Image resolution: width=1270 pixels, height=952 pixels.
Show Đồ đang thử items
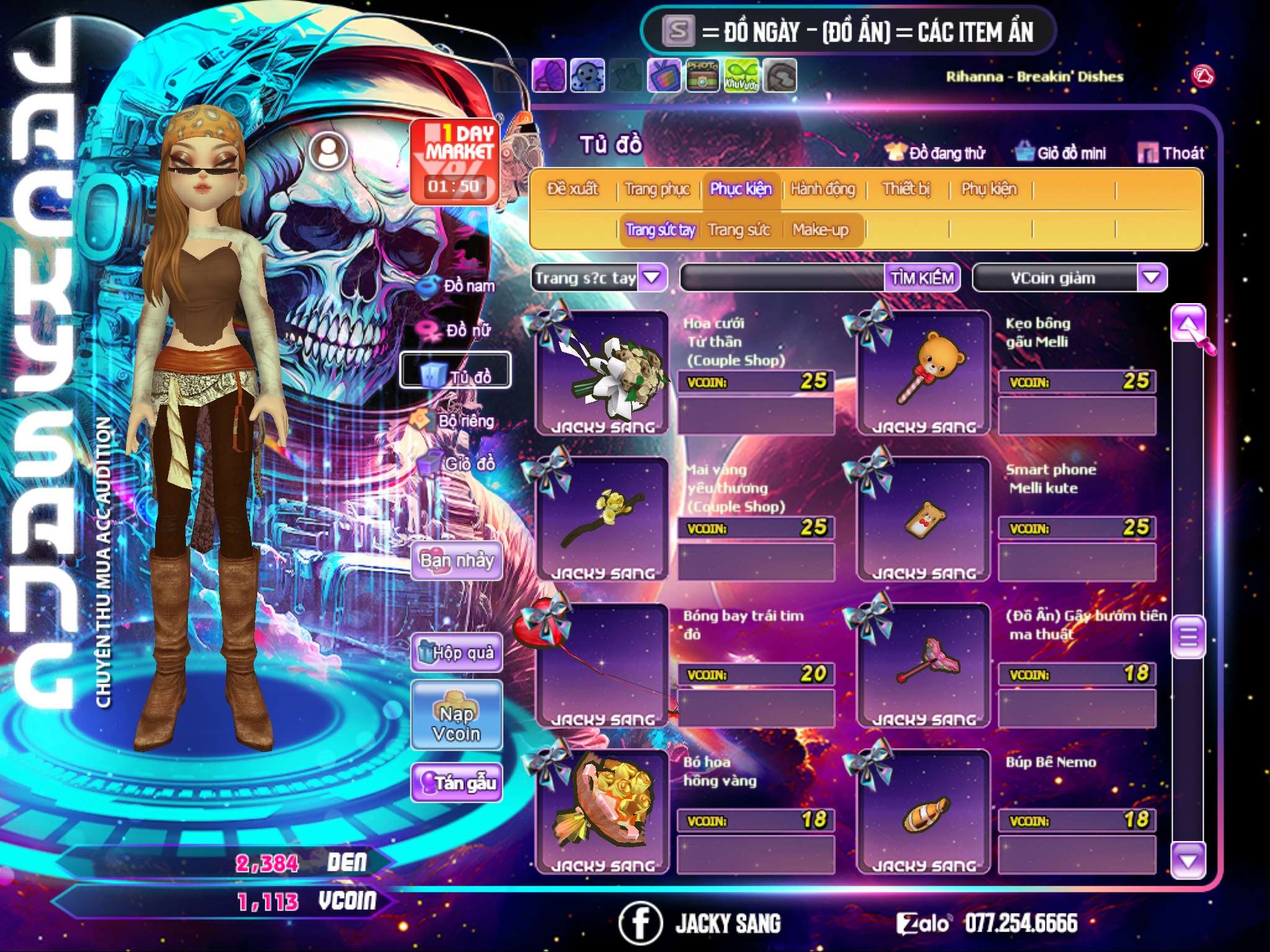(935, 153)
